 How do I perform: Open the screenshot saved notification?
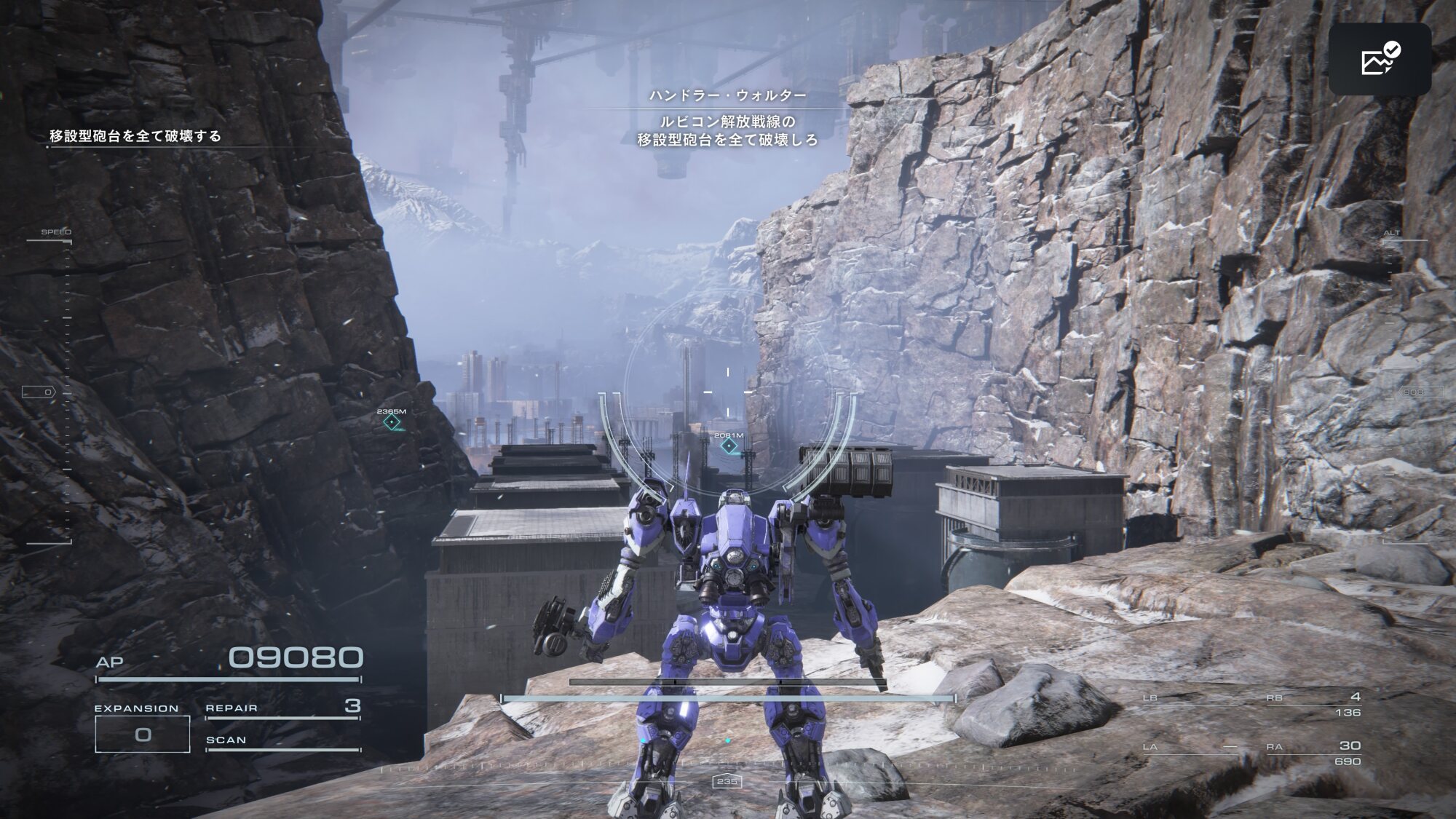click(x=1380, y=59)
